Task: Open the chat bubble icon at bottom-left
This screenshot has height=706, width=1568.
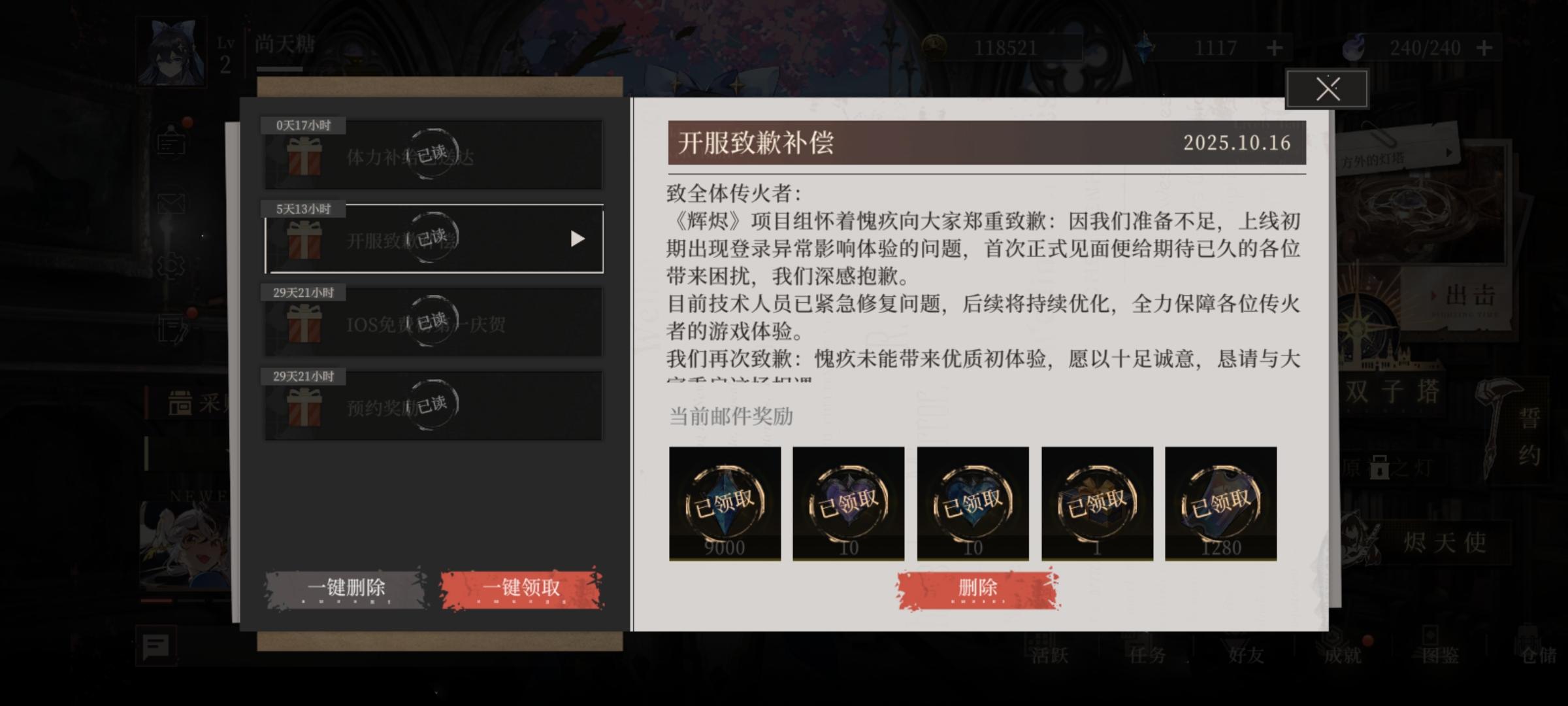Action: 155,645
